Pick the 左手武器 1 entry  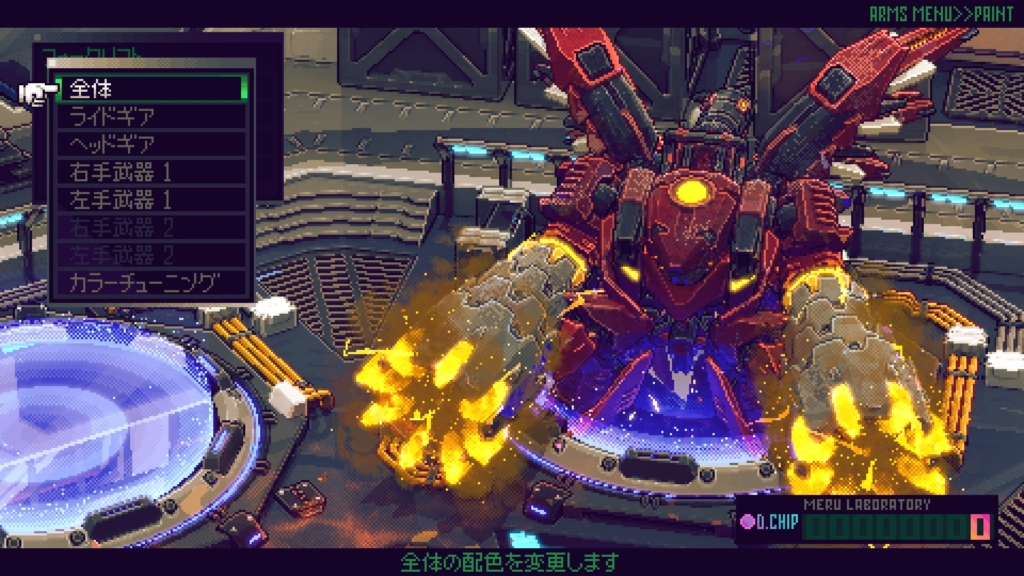(x=150, y=199)
